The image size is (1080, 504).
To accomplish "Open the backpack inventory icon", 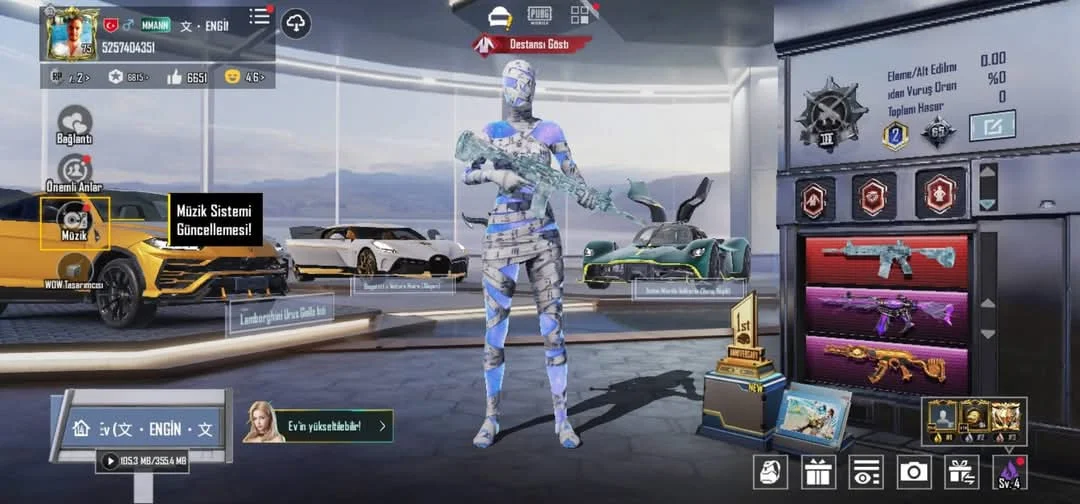I will (770, 471).
